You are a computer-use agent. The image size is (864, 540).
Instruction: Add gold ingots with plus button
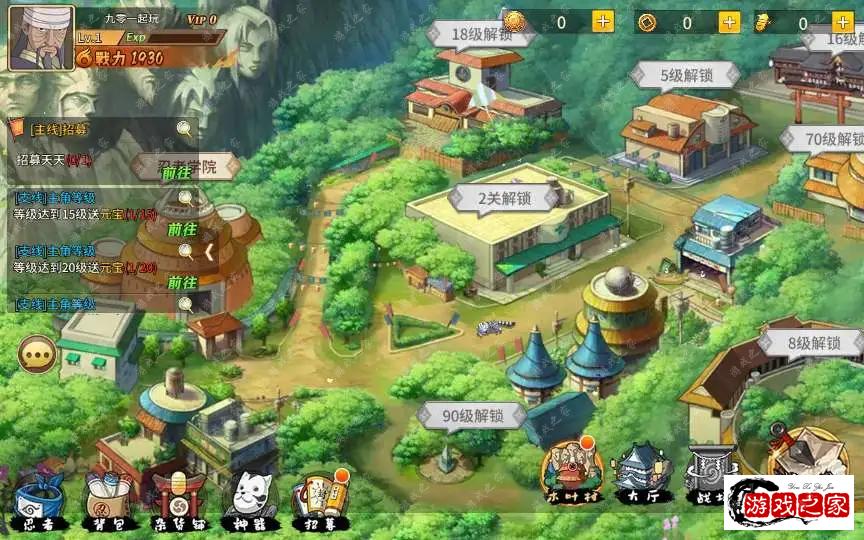pos(846,21)
